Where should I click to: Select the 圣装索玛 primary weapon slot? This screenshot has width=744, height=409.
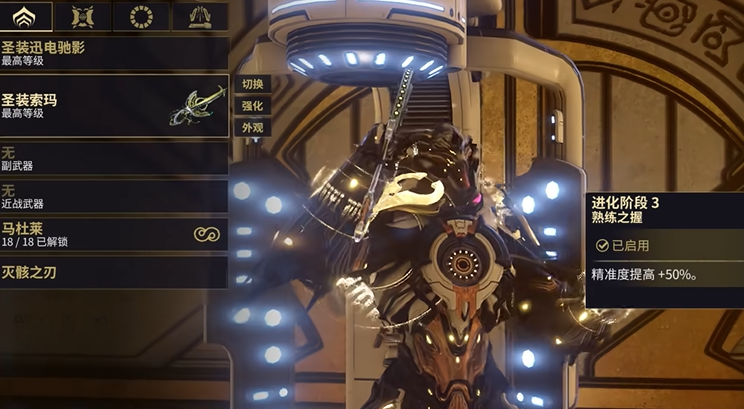pos(114,106)
